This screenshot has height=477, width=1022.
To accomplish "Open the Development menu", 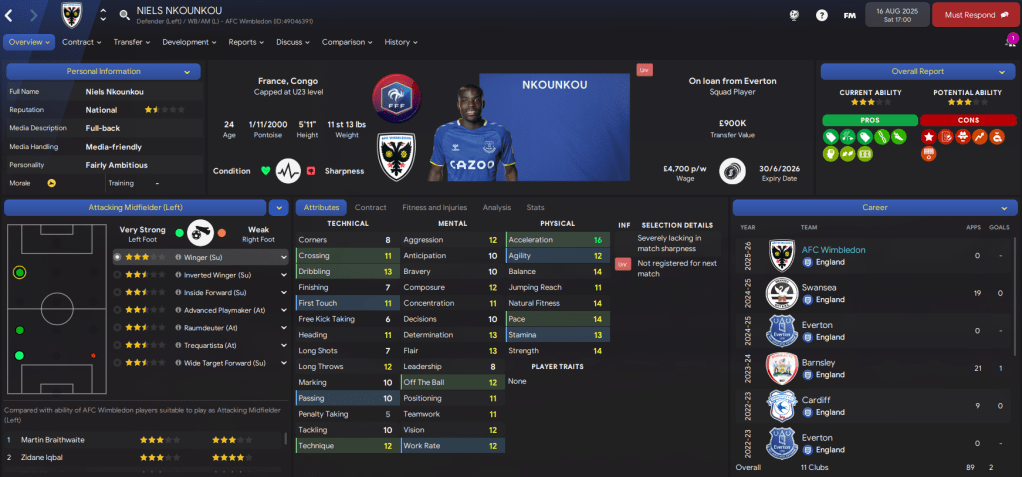I will 189,42.
